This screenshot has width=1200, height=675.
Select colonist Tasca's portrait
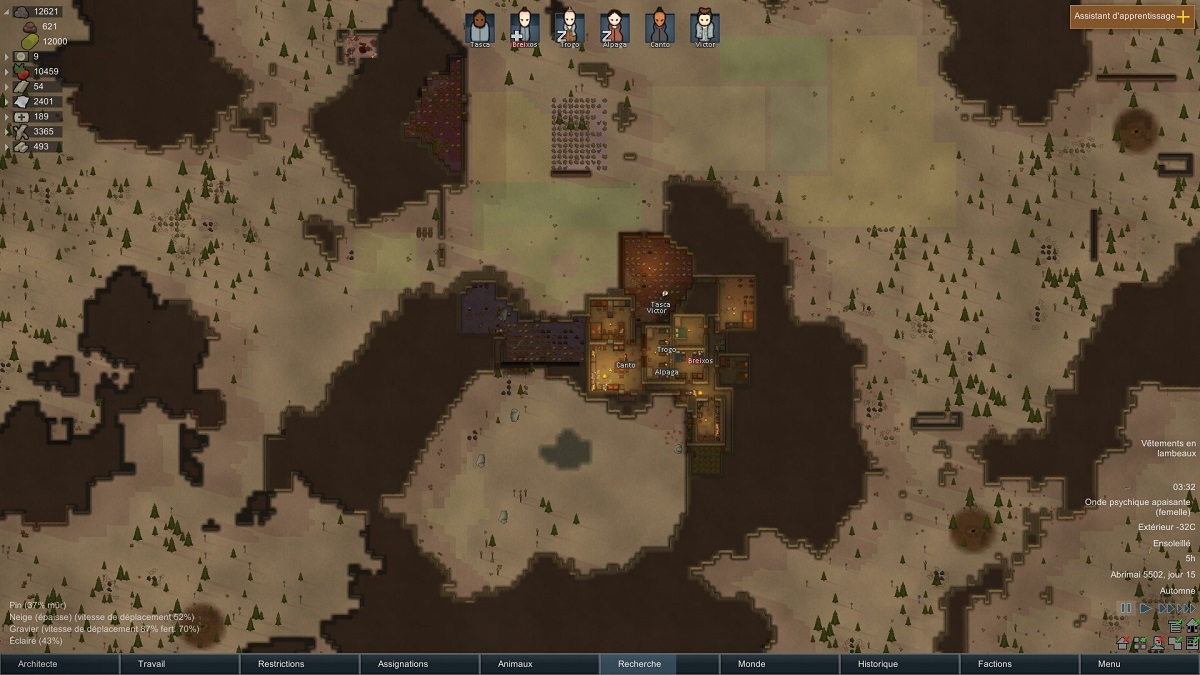(480, 26)
